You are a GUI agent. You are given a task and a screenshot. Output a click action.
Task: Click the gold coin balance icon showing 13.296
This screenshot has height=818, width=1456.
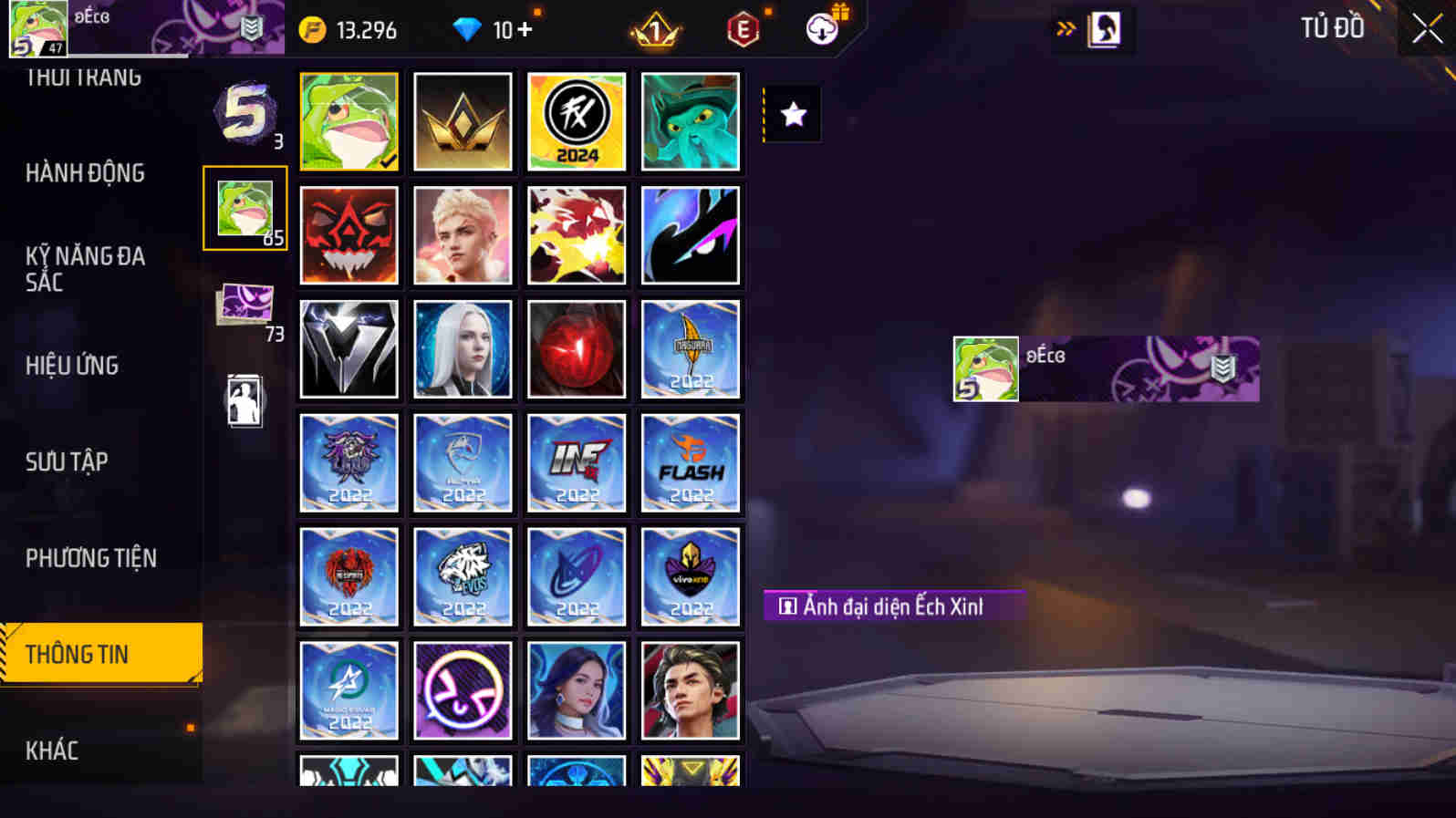pos(315,29)
